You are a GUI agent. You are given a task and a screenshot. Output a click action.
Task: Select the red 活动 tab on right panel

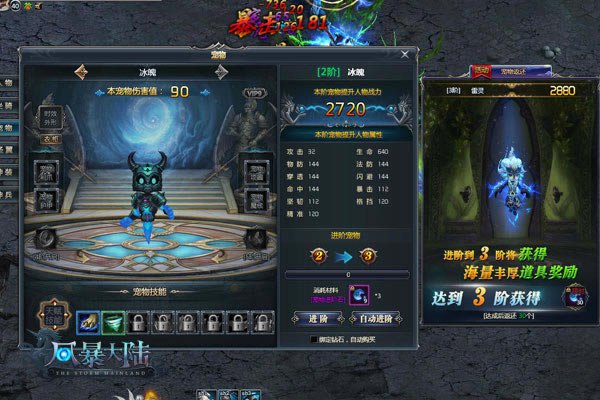point(480,72)
